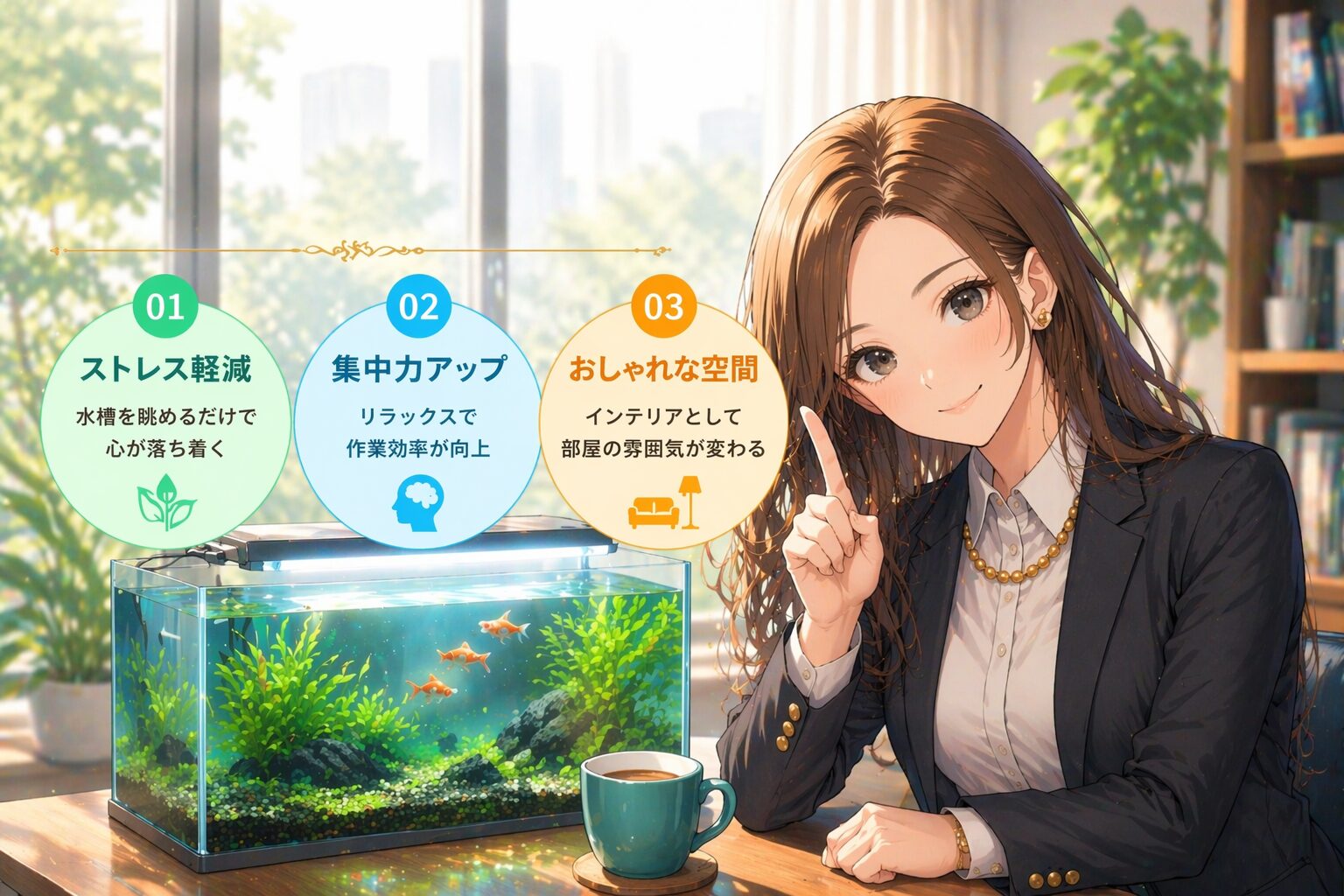Viewport: 1344px width, 896px height.
Task: Choose the 集中力アップ blue circle card
Action: pos(418,411)
